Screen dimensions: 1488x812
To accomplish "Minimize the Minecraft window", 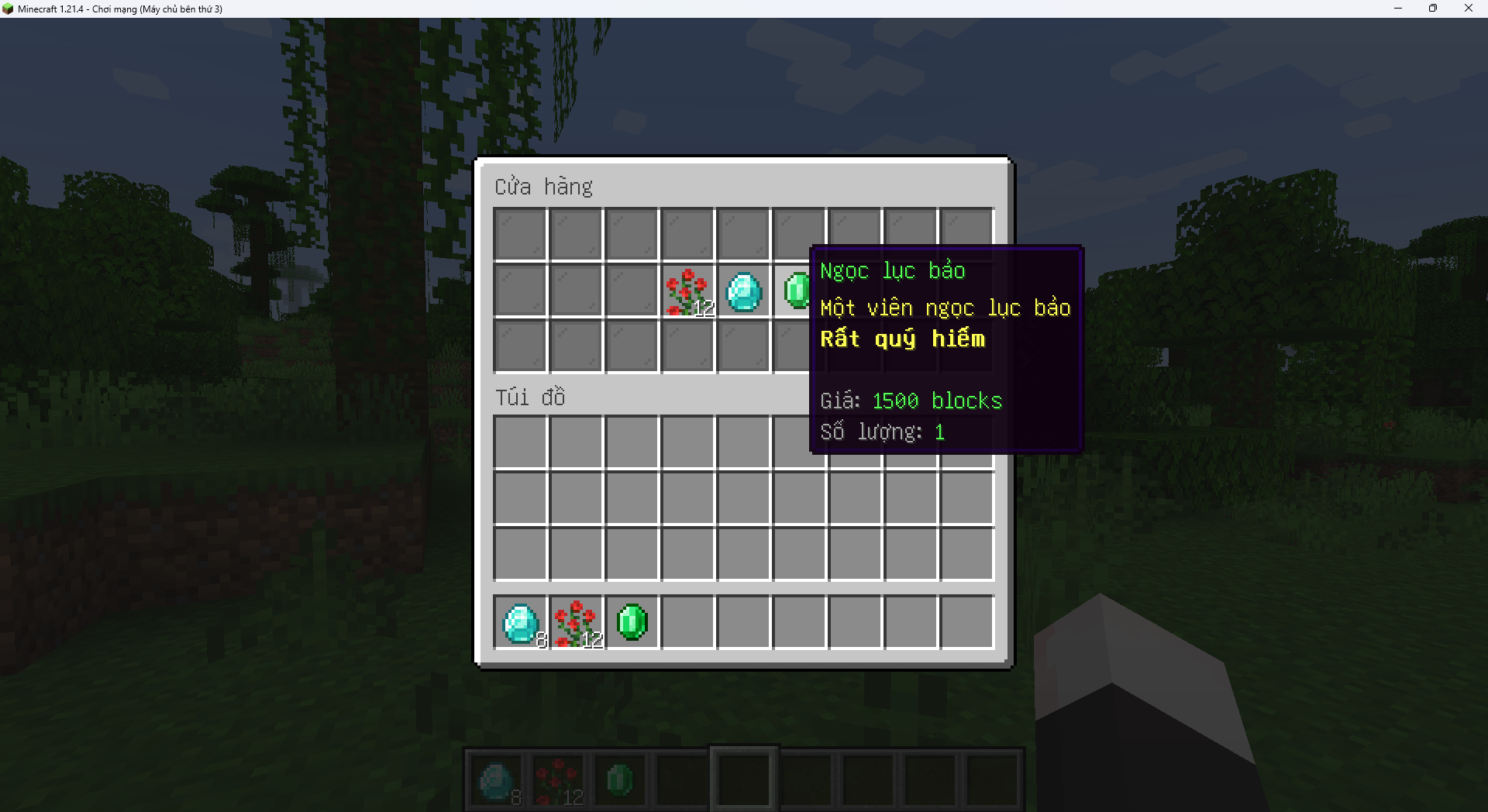I will click(1398, 9).
